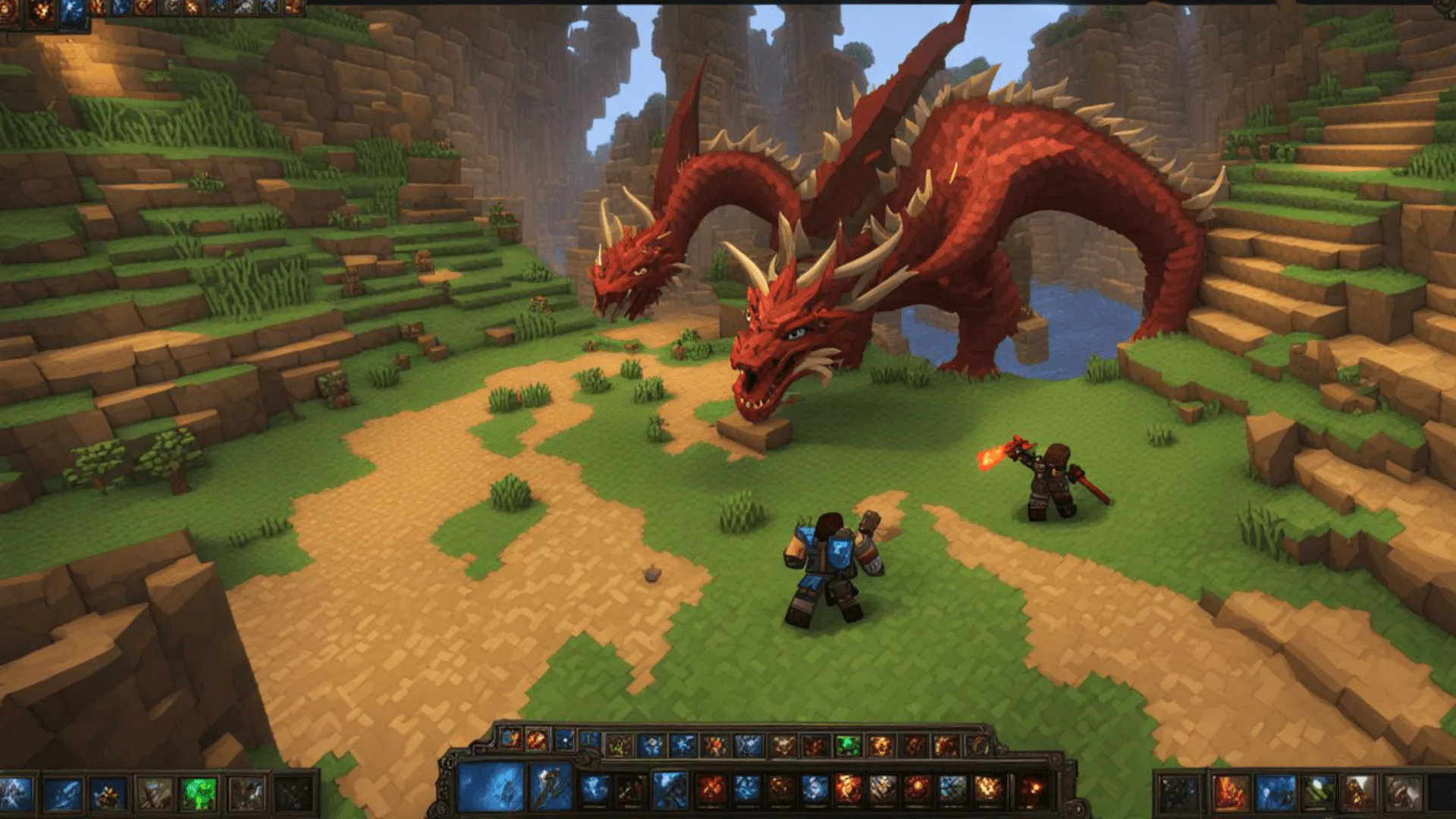Activate the largest blue ability in the center bar
Viewport: 1456px width, 819px height.
(491, 787)
